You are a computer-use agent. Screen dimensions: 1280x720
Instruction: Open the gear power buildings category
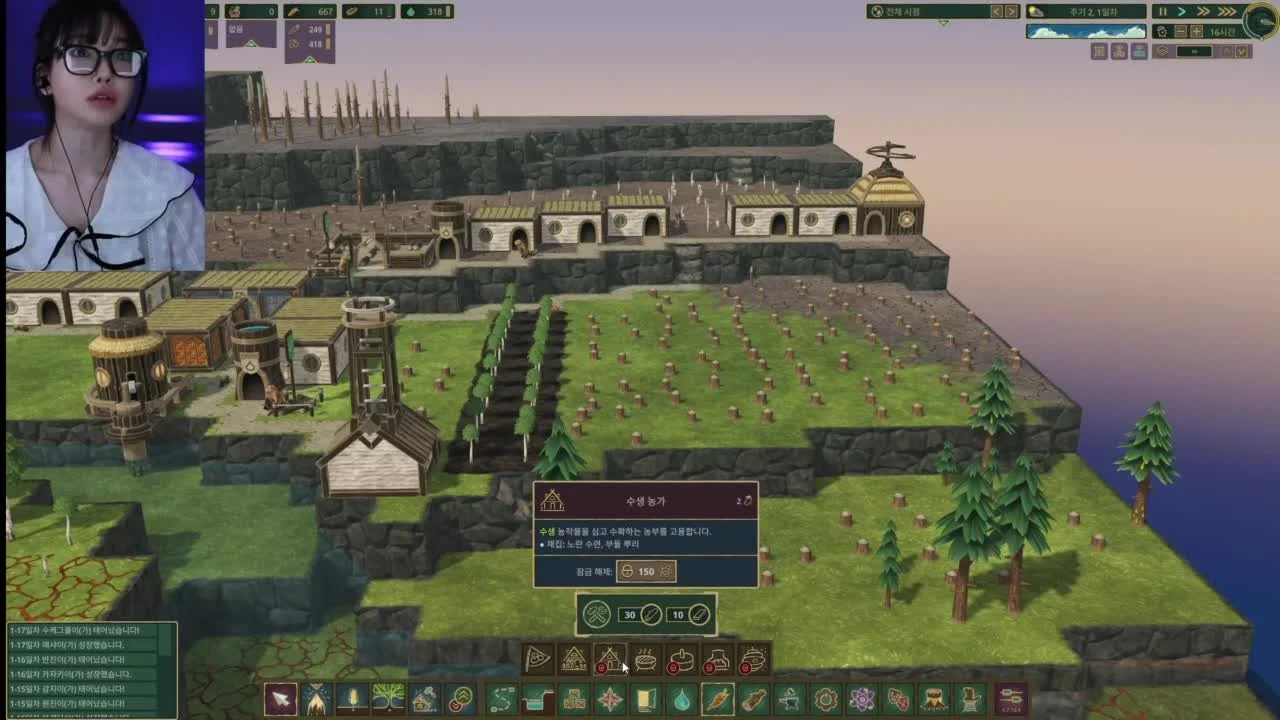click(825, 699)
